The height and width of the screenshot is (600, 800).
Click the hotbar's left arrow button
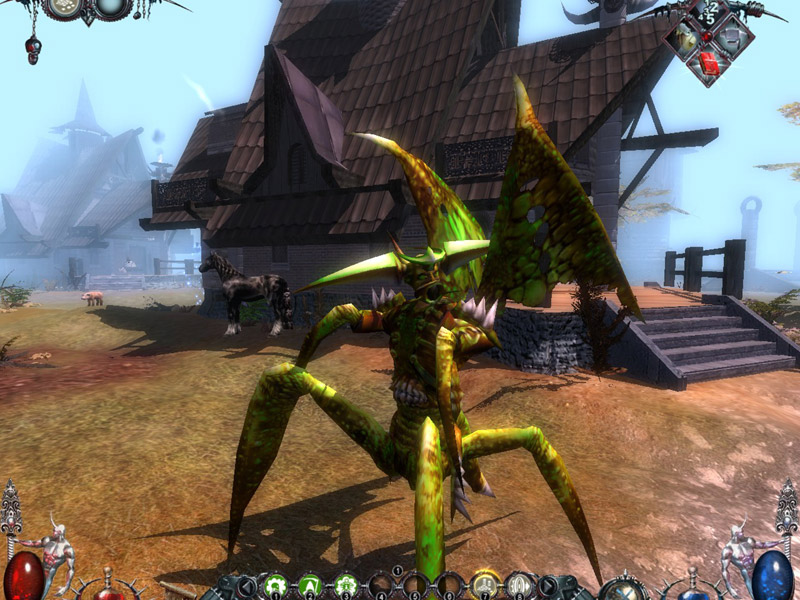247,586
